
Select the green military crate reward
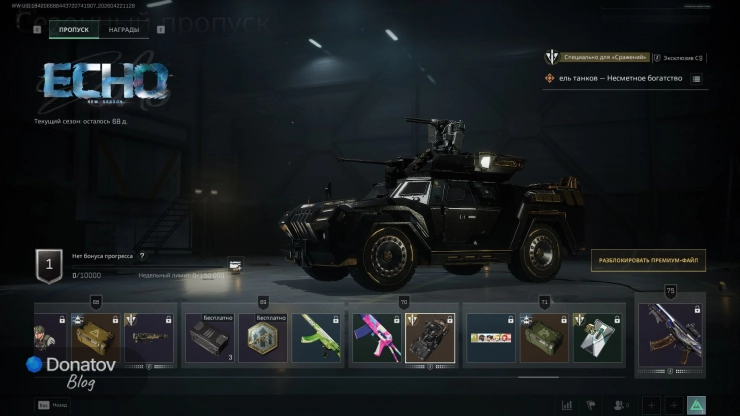click(x=543, y=338)
